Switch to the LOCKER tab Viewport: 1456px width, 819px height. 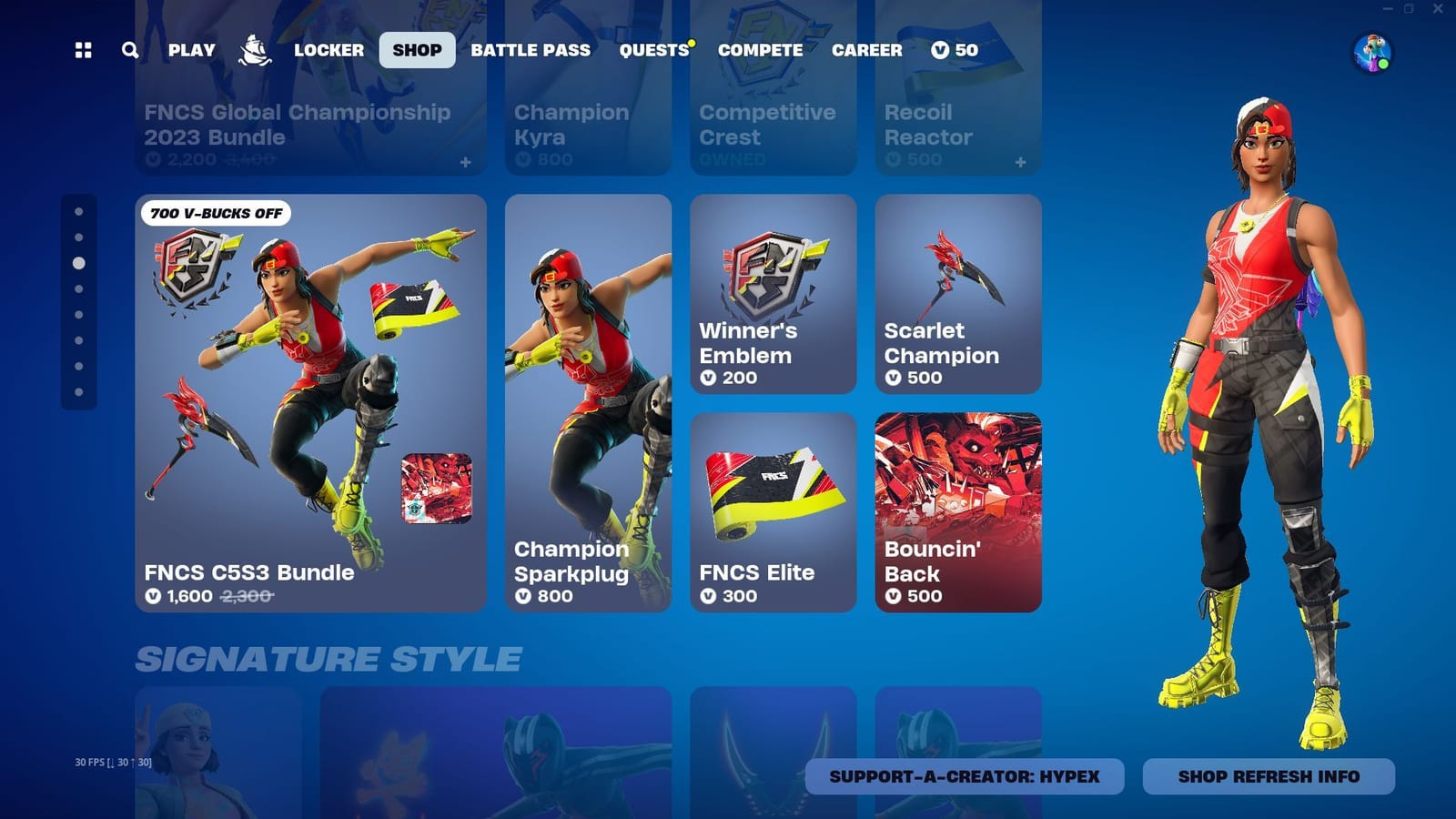tap(329, 50)
